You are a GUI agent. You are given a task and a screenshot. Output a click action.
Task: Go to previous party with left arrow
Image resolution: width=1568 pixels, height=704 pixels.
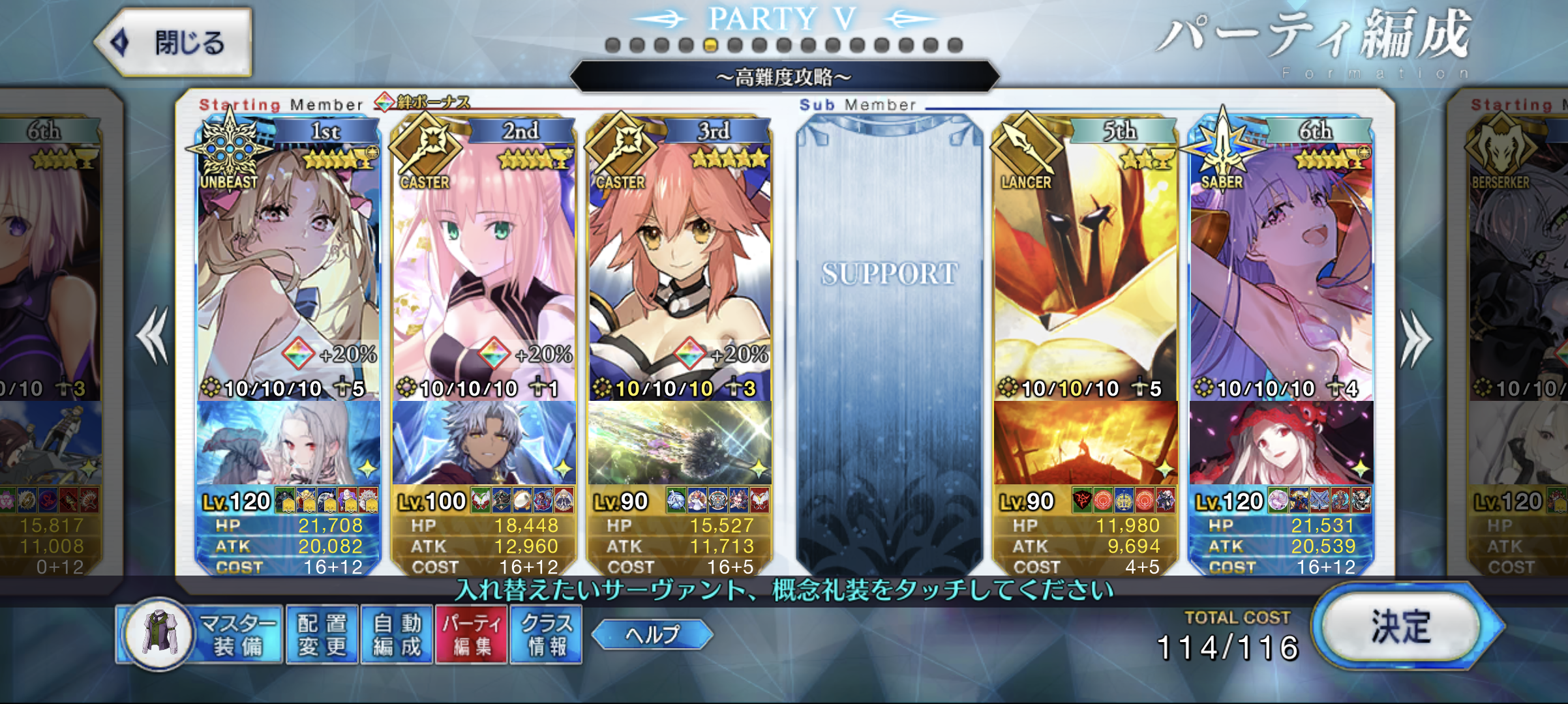pos(153,336)
